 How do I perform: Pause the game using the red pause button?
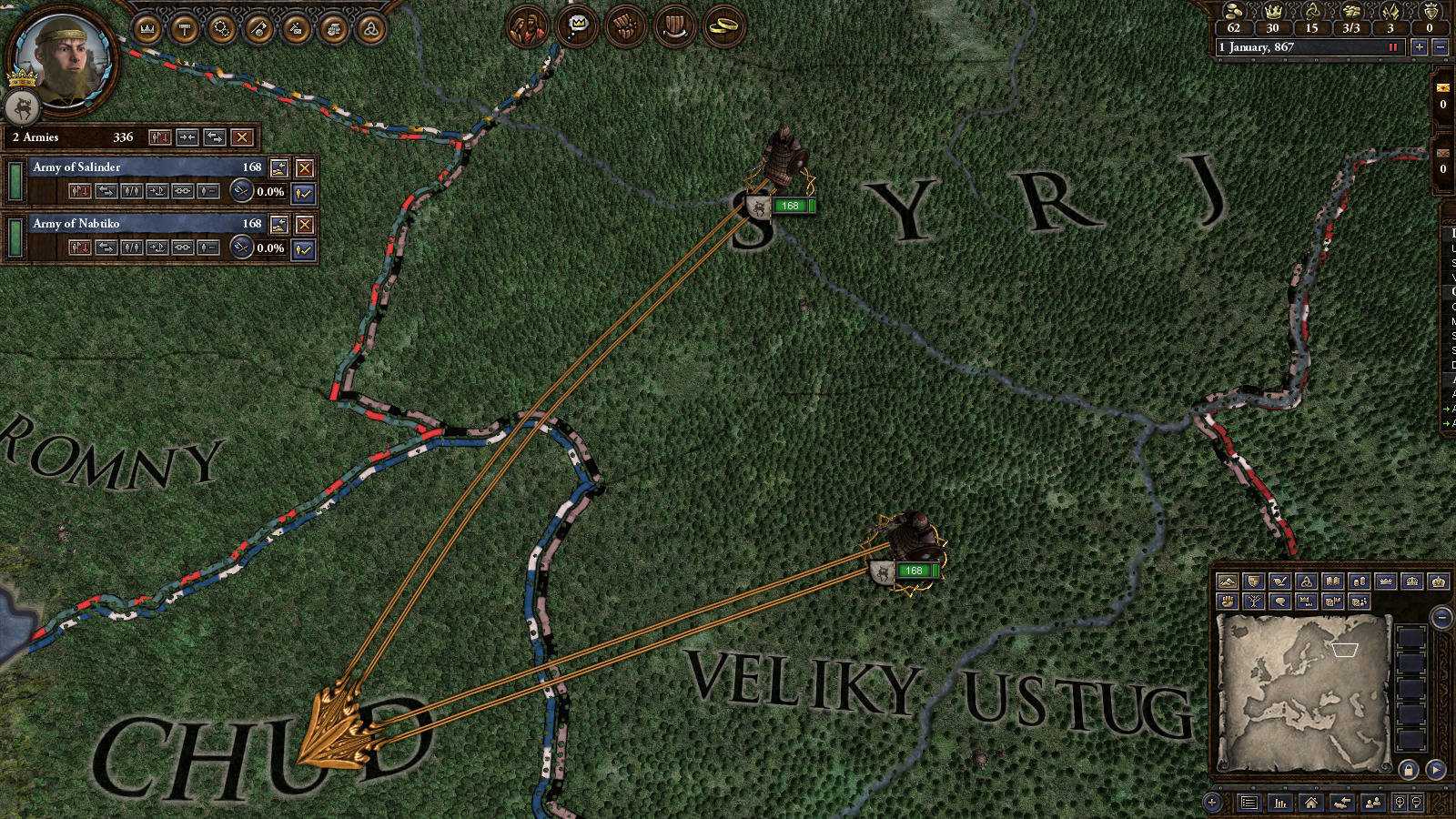click(x=1394, y=47)
